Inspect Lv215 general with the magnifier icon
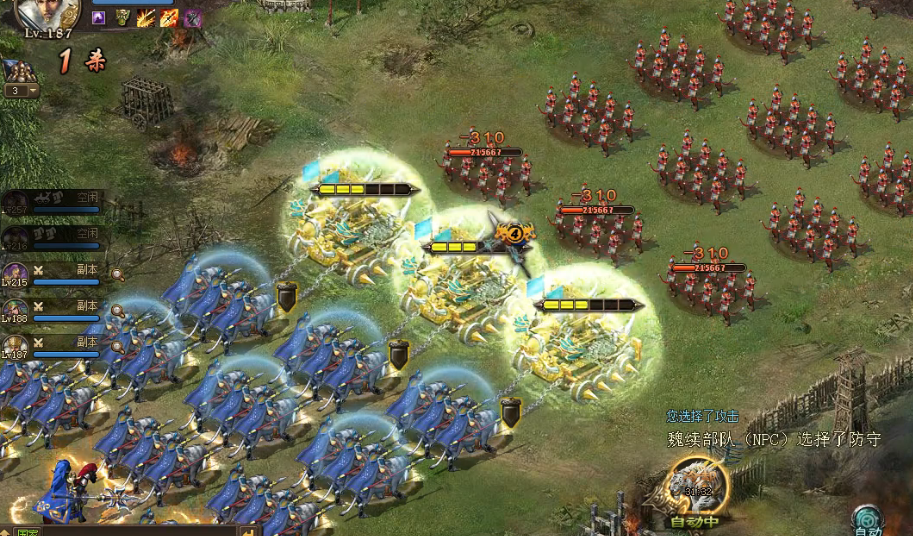The image size is (913, 536). (x=118, y=274)
